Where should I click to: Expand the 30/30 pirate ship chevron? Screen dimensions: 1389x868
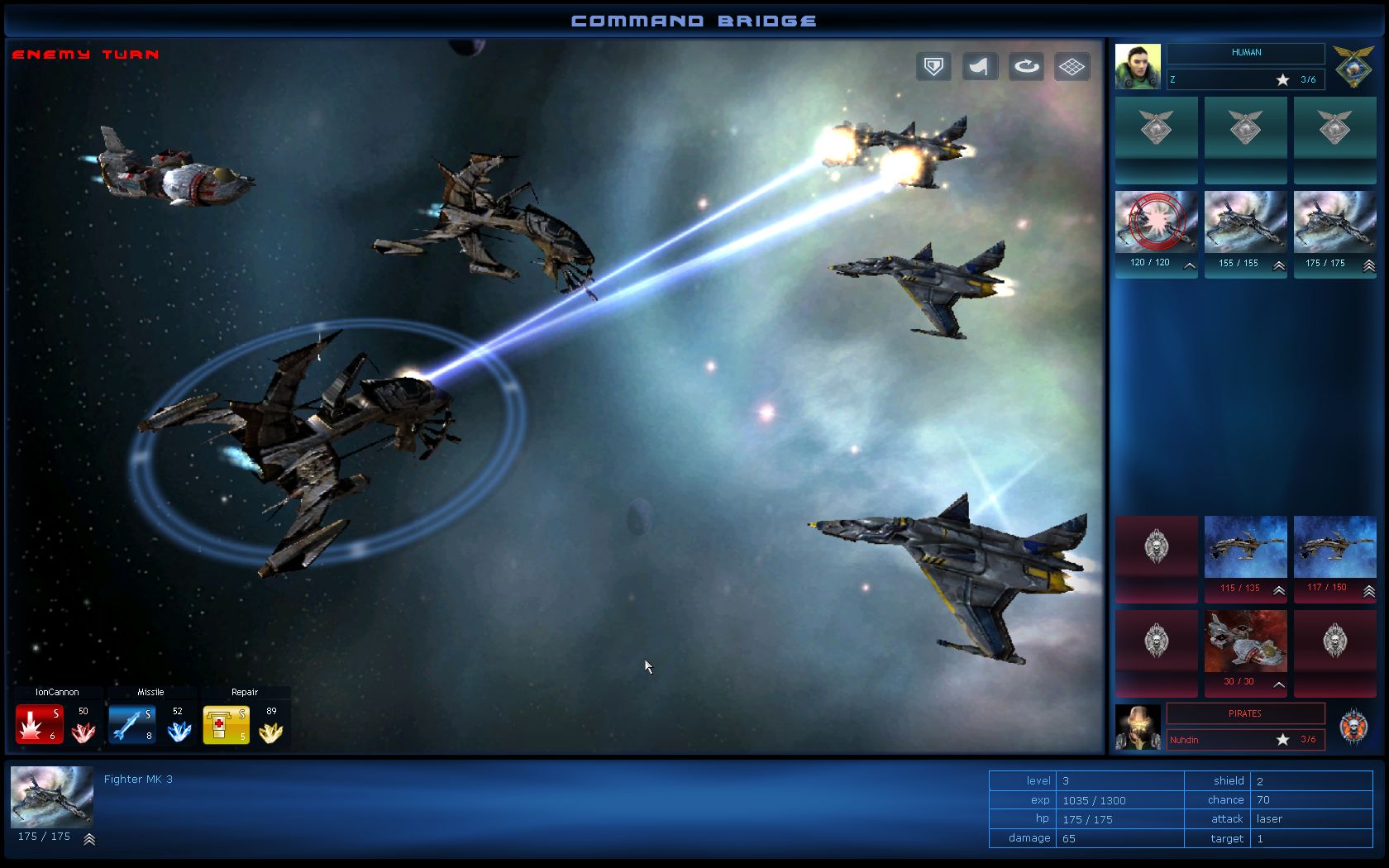[x=1278, y=684]
